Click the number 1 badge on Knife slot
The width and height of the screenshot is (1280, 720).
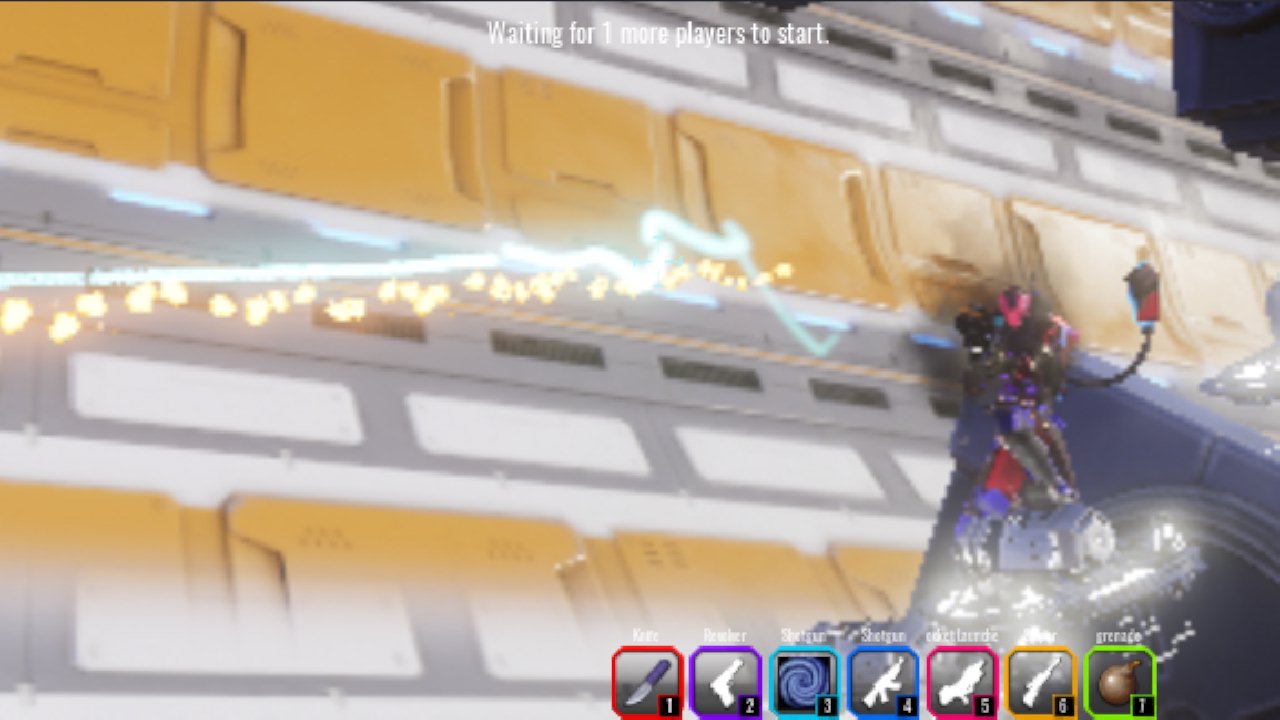coord(671,703)
